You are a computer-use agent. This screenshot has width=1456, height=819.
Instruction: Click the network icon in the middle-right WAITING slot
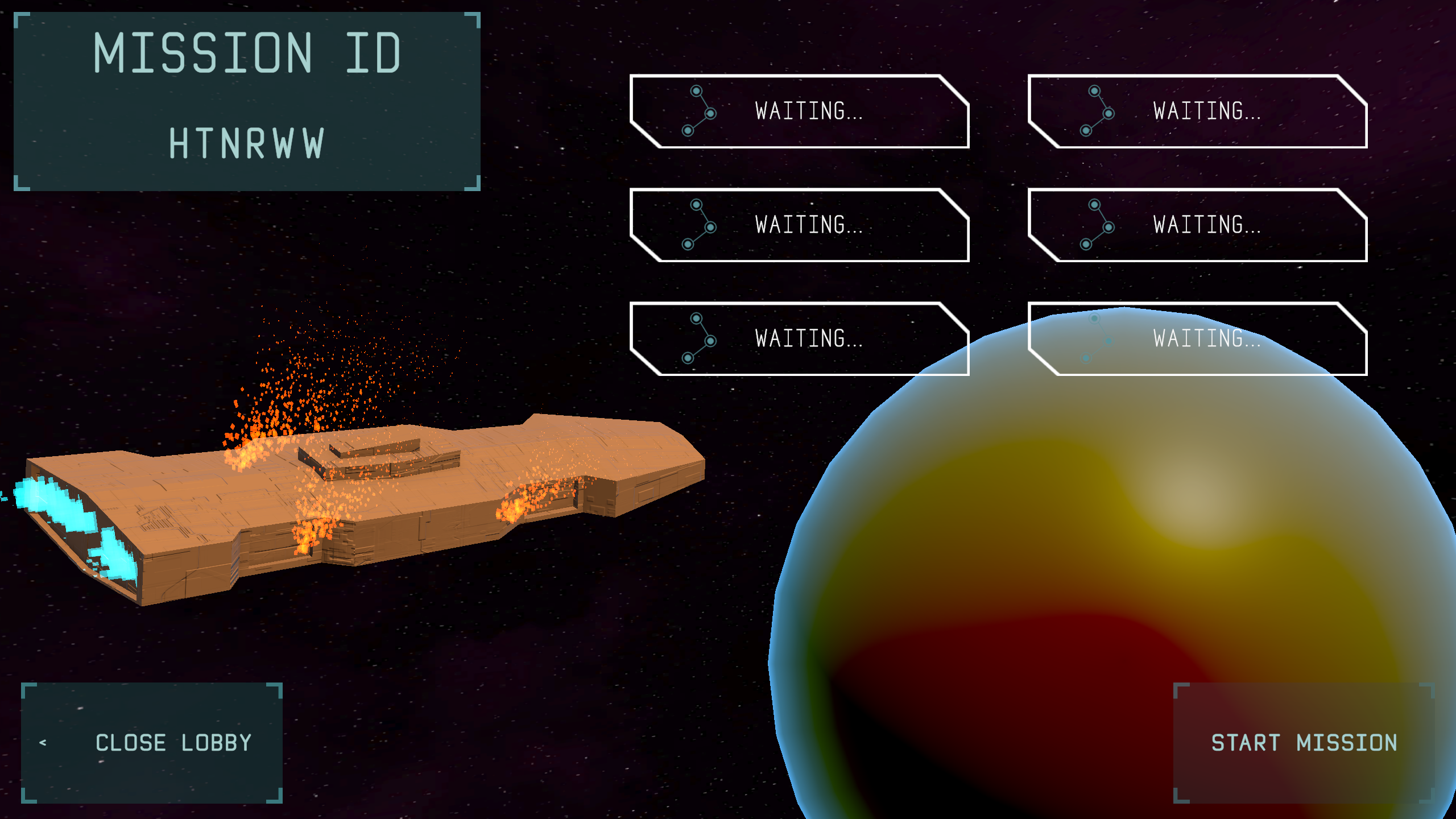pos(1097,226)
